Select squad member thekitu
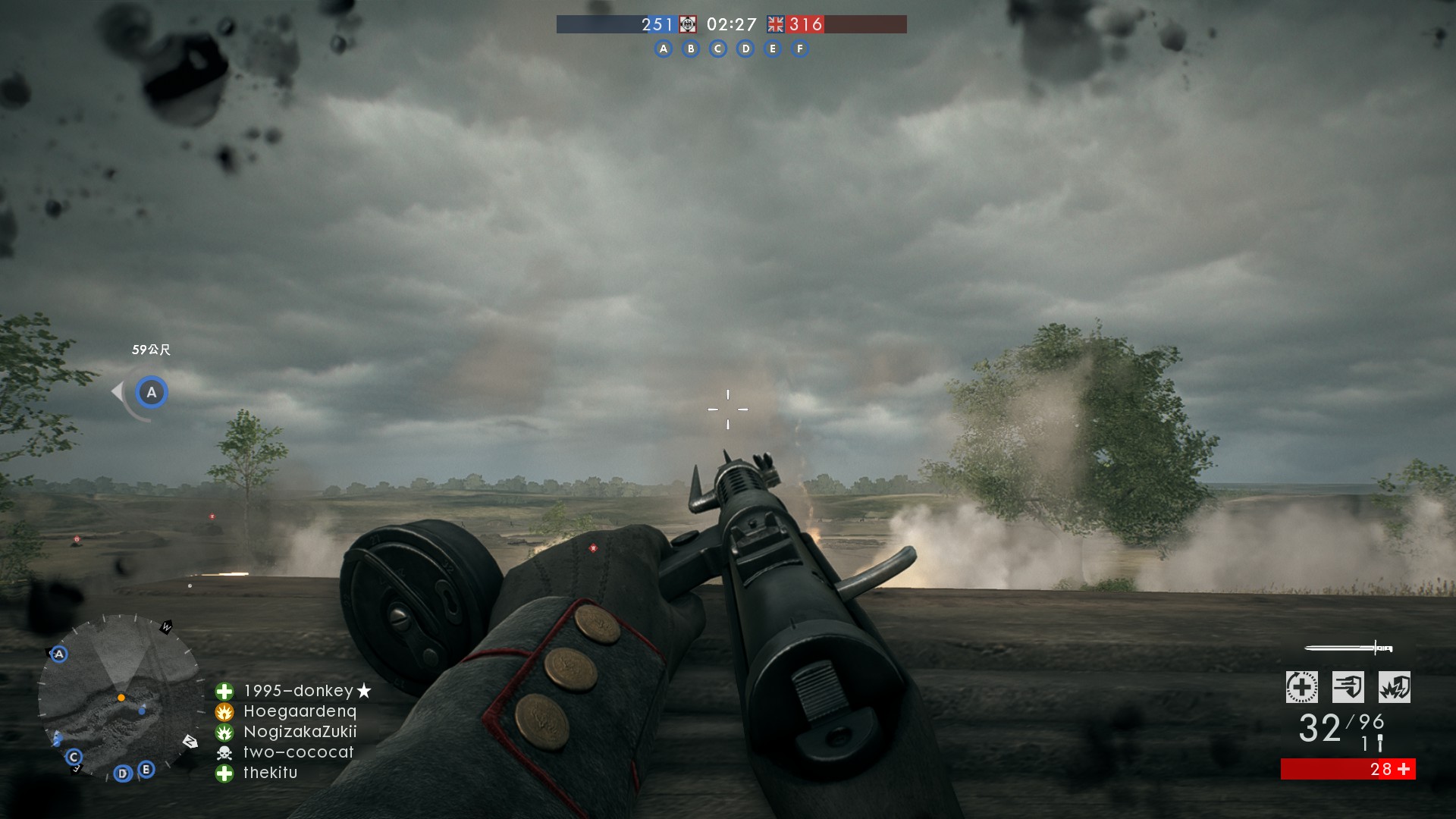Image resolution: width=1456 pixels, height=819 pixels. tap(270, 773)
